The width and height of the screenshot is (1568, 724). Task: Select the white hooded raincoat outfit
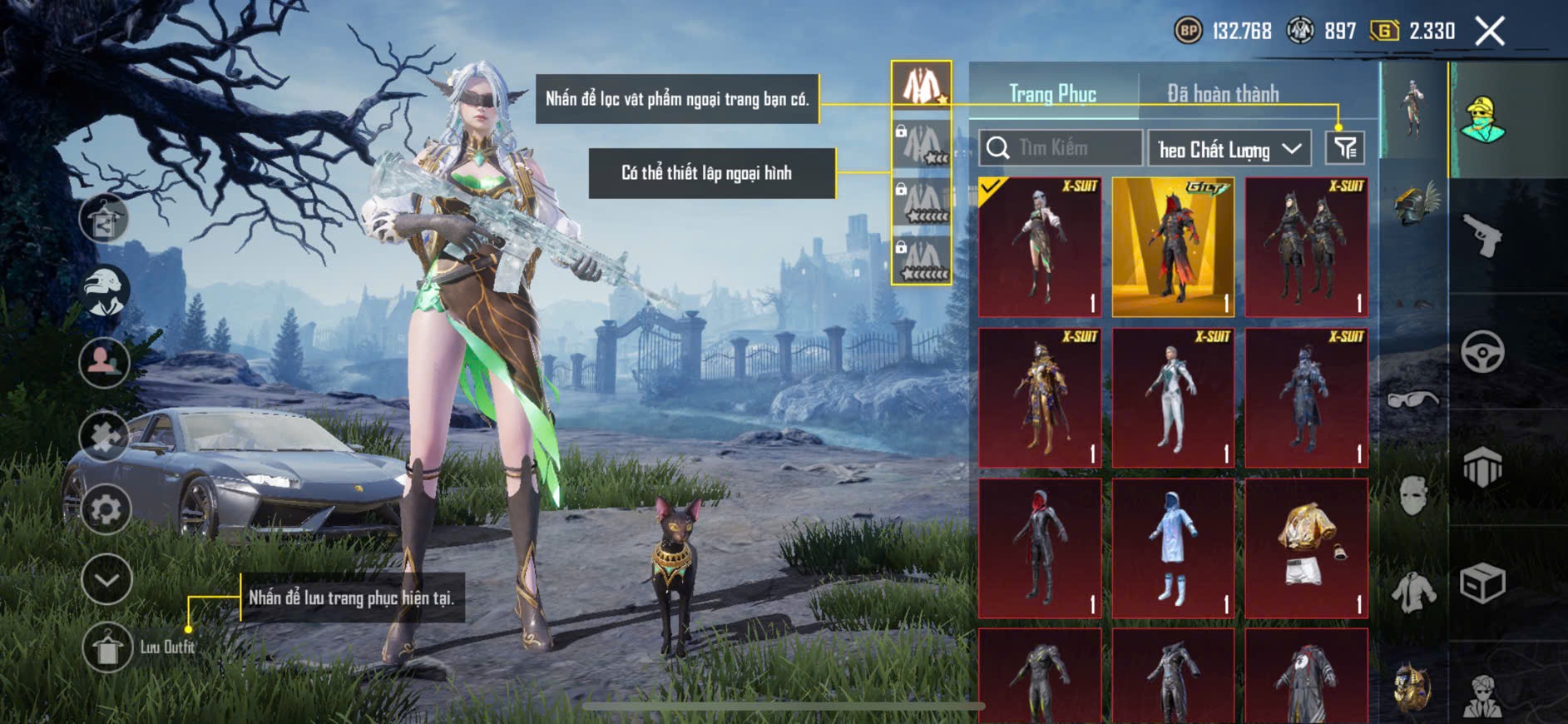coord(1173,548)
